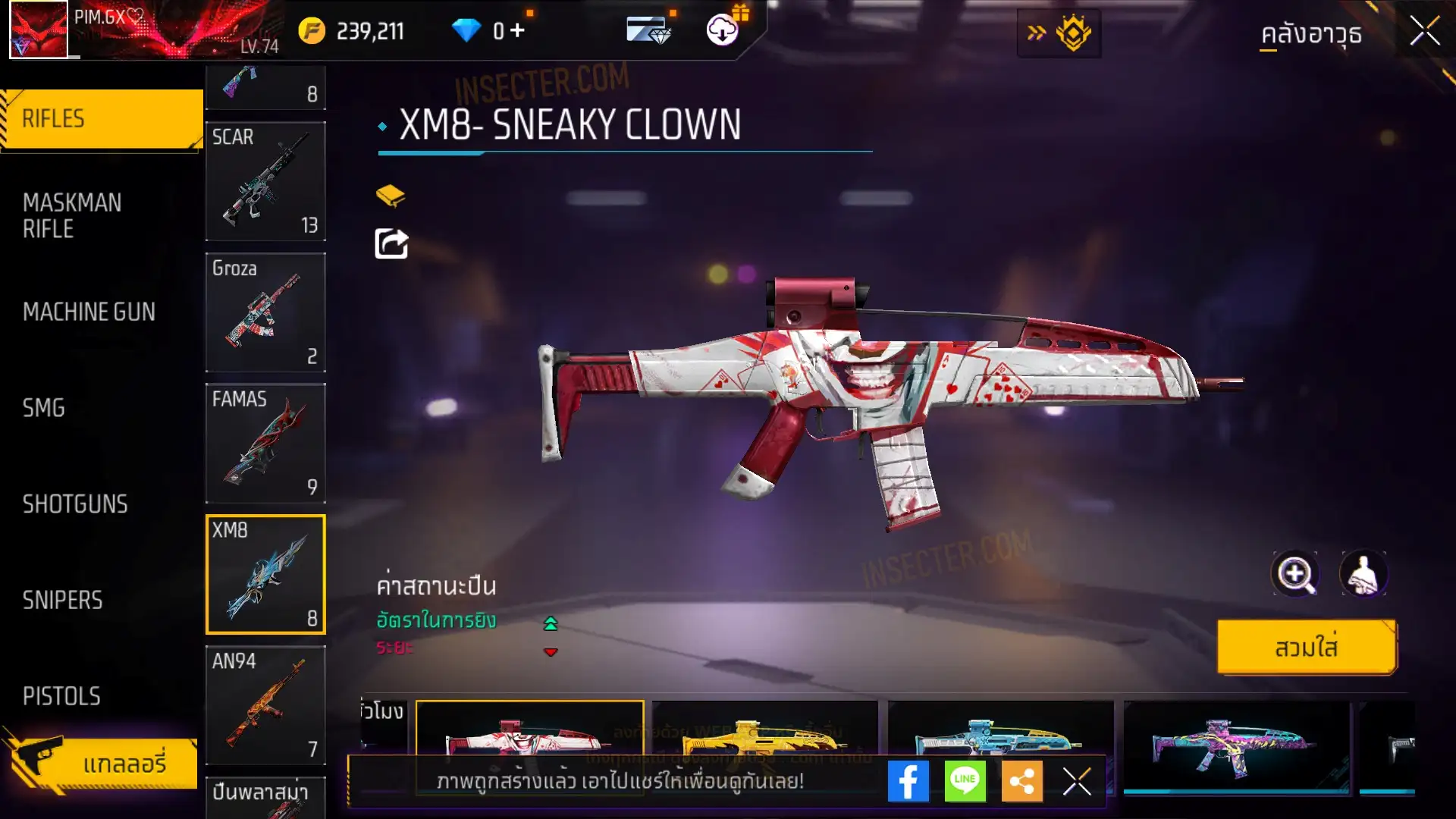The image size is (1456, 819).
Task: Zoom in with the magnifier icon
Action: click(x=1295, y=574)
